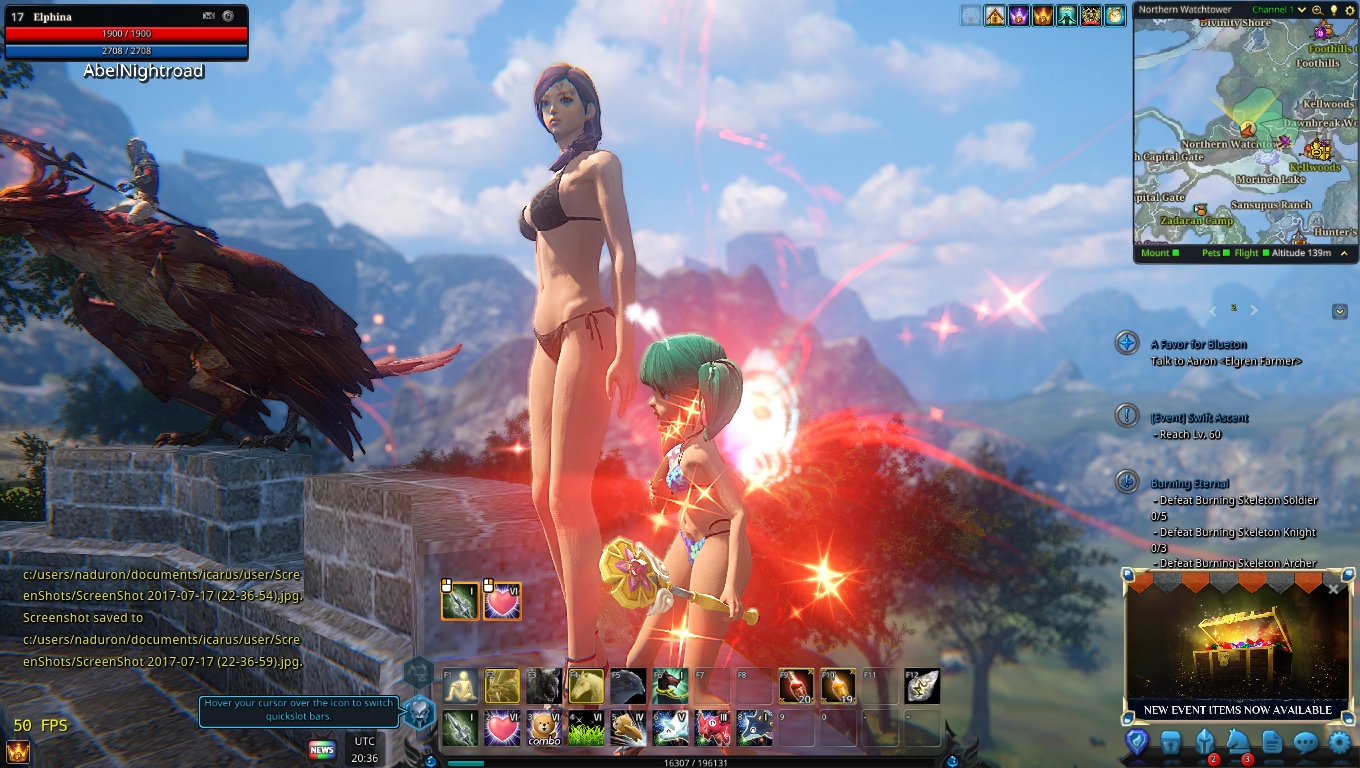Activate the pink heart skill in slot 2

[502, 728]
